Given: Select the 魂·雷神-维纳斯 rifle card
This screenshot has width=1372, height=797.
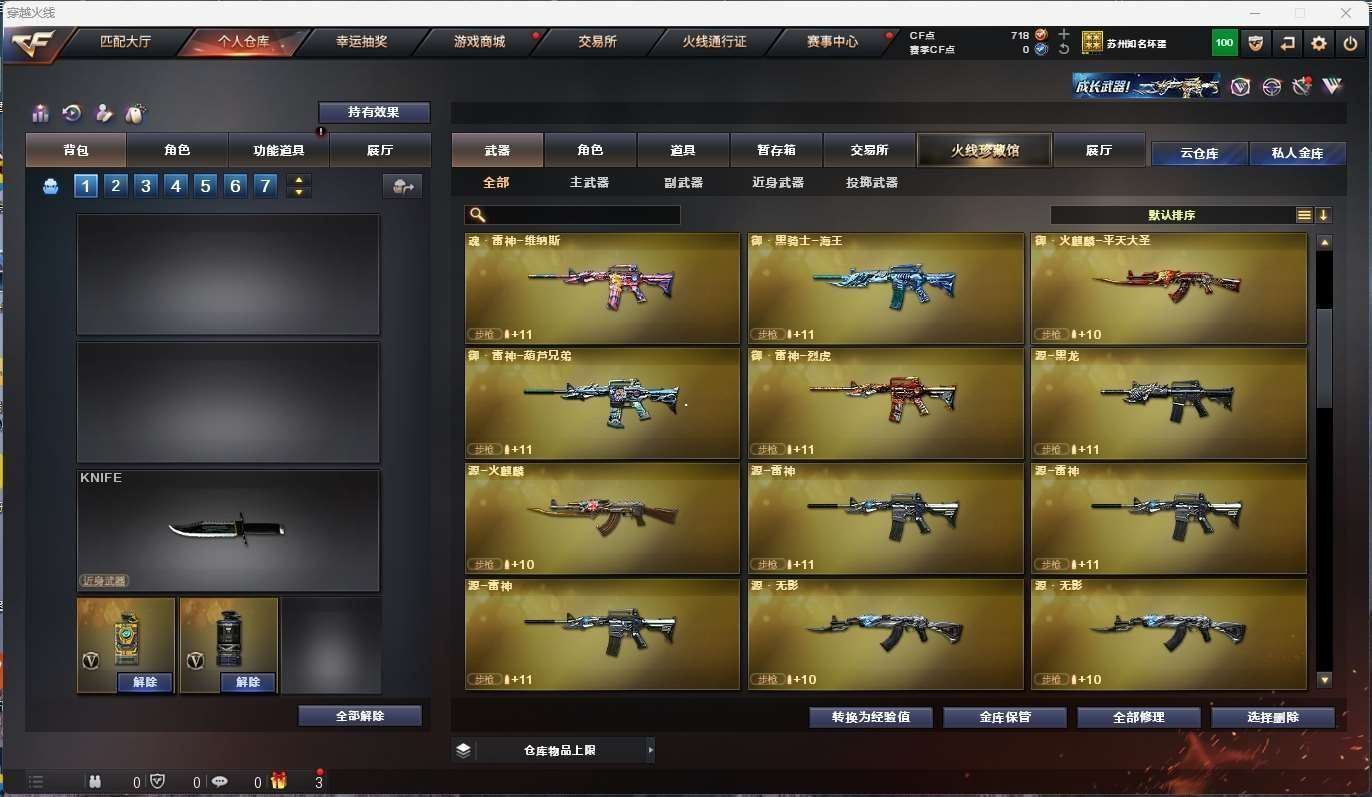Looking at the screenshot, I should click(602, 288).
